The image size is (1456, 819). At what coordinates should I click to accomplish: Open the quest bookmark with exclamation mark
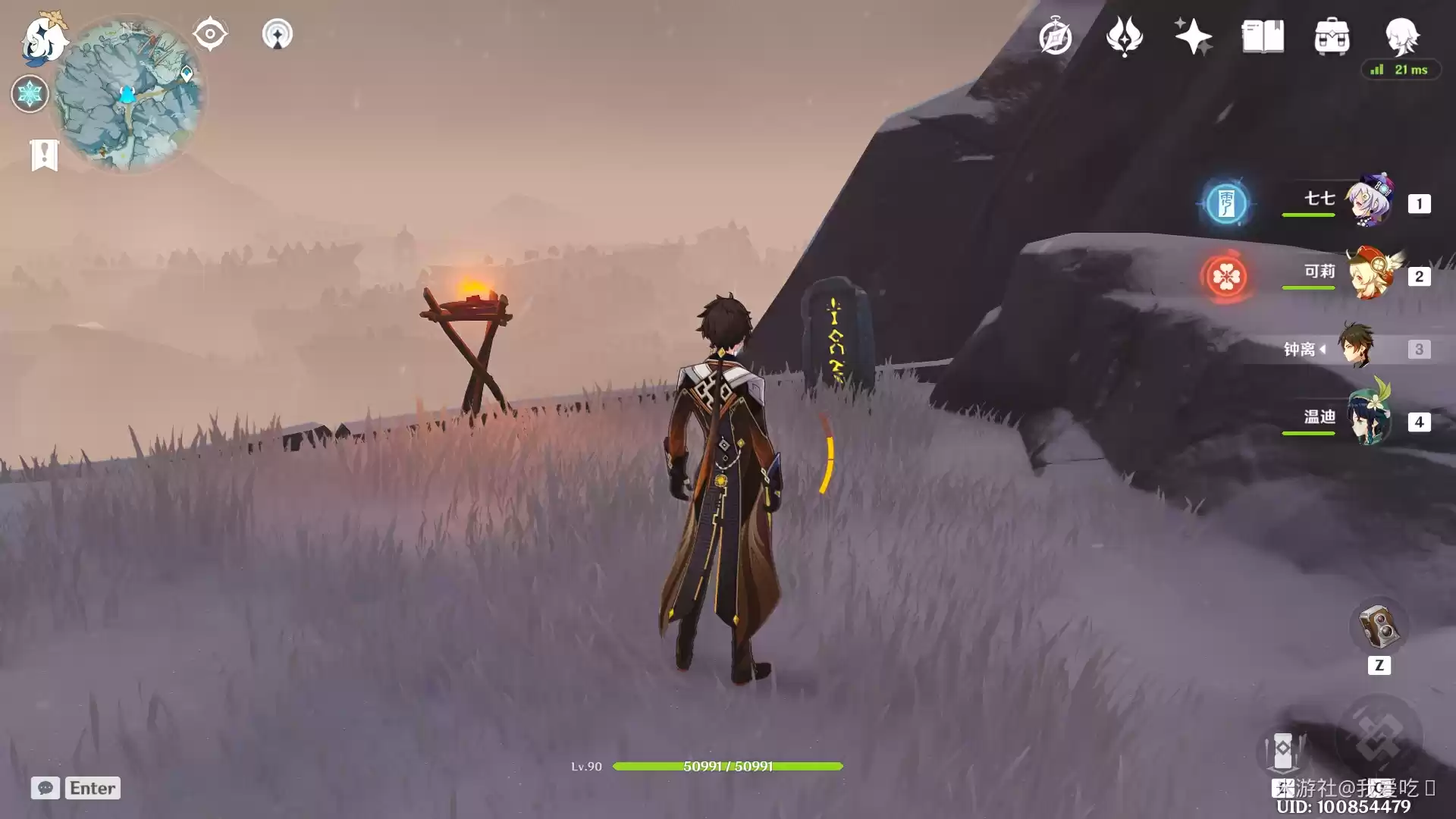[44, 155]
